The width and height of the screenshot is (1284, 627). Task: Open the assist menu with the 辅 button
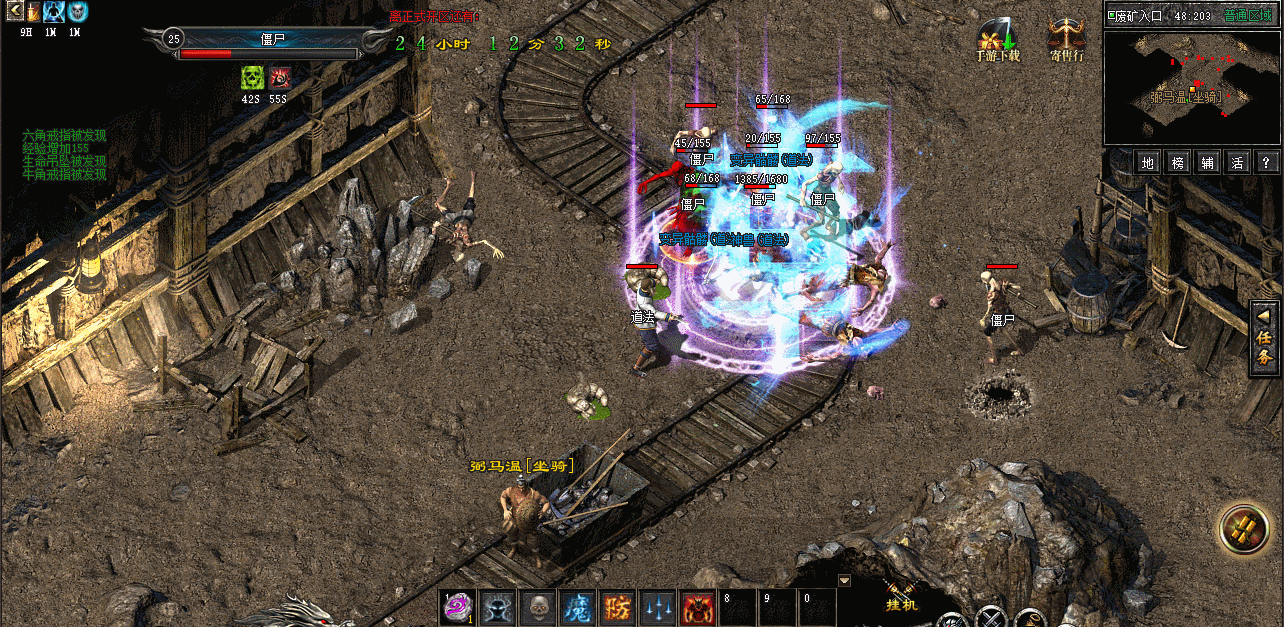(1208, 162)
